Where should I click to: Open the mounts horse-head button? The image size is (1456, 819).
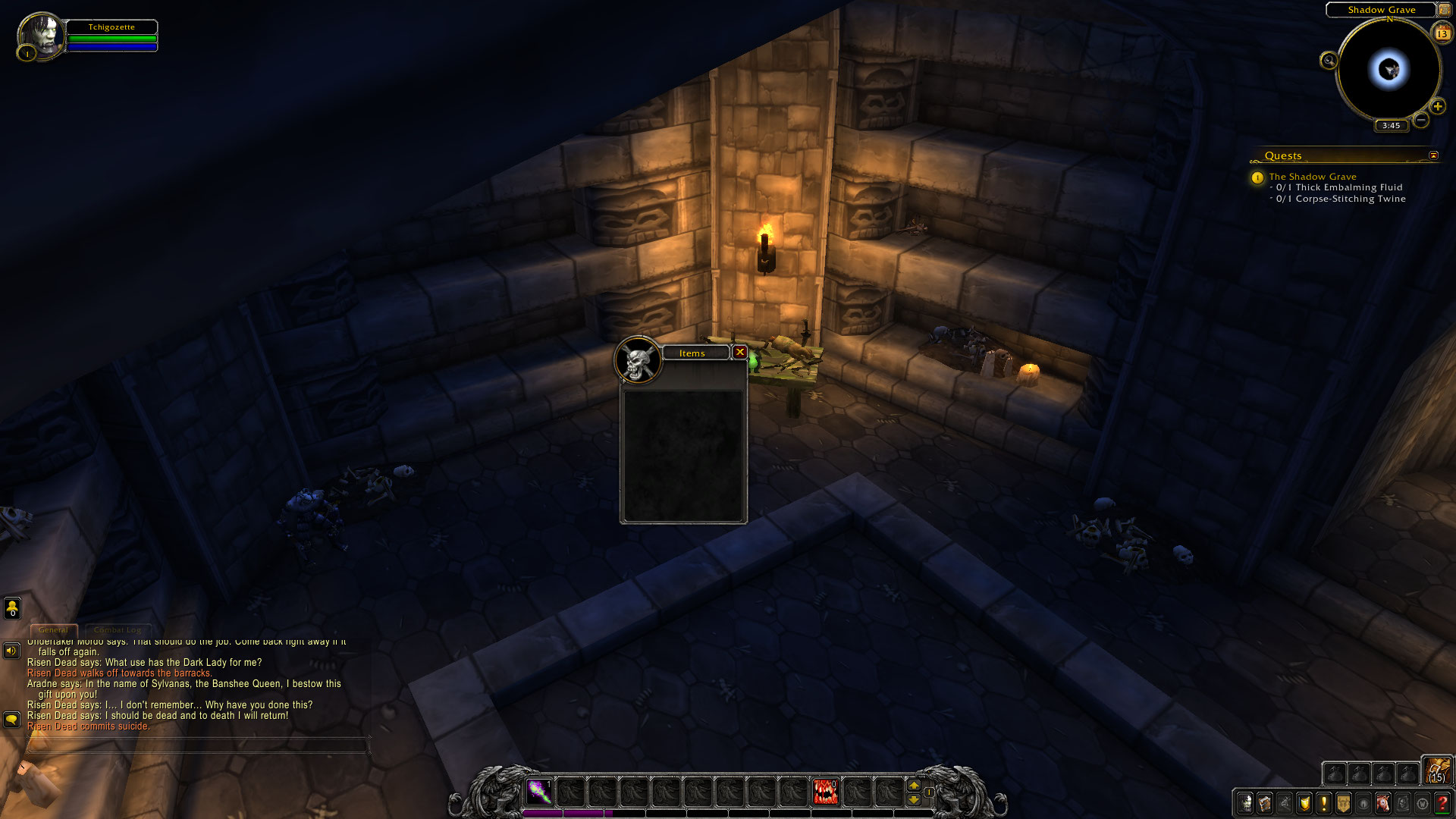(1383, 803)
